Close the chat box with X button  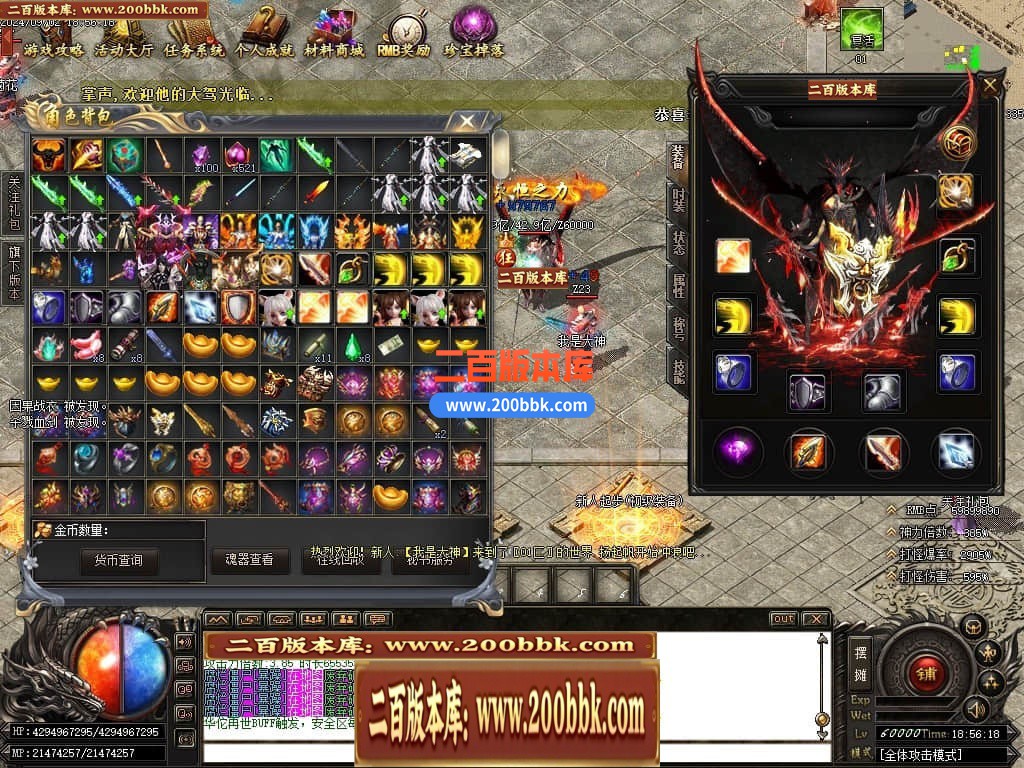click(816, 619)
